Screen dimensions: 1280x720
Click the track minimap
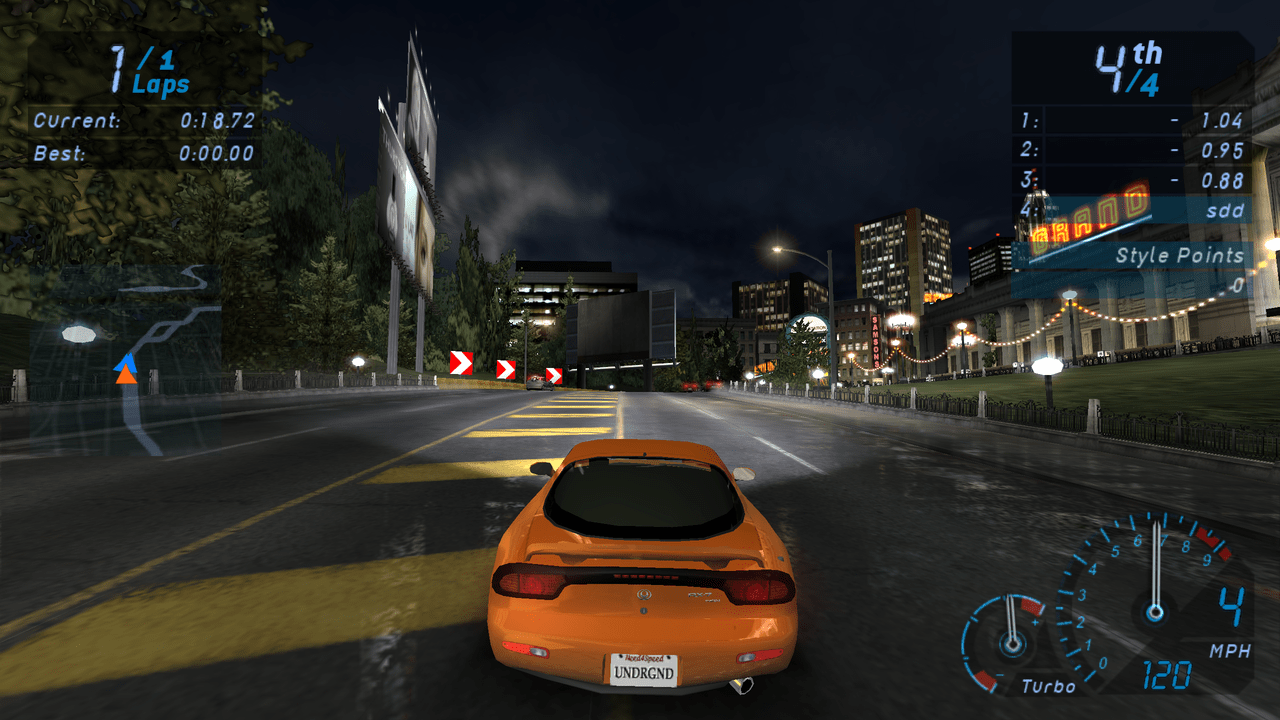(125, 360)
